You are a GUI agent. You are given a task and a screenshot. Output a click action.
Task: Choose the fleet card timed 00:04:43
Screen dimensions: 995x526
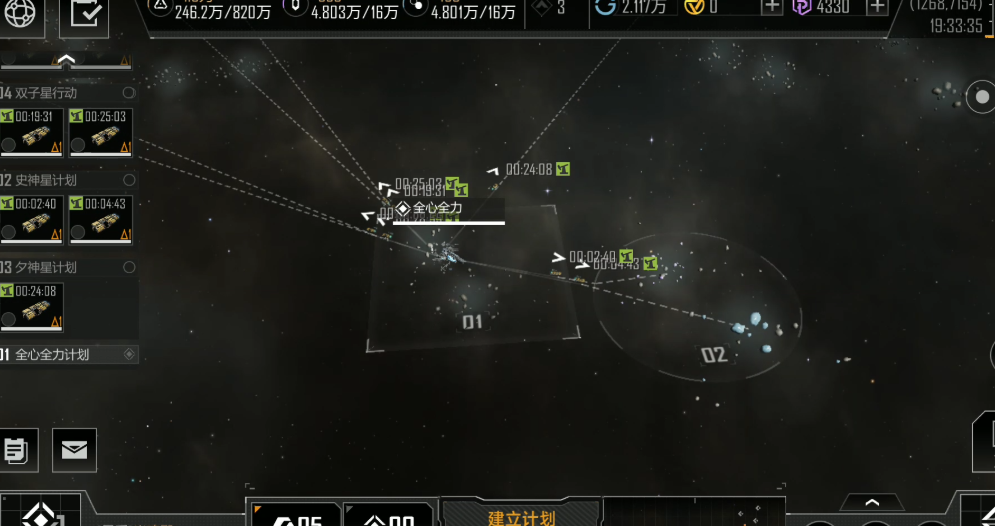(x=101, y=220)
